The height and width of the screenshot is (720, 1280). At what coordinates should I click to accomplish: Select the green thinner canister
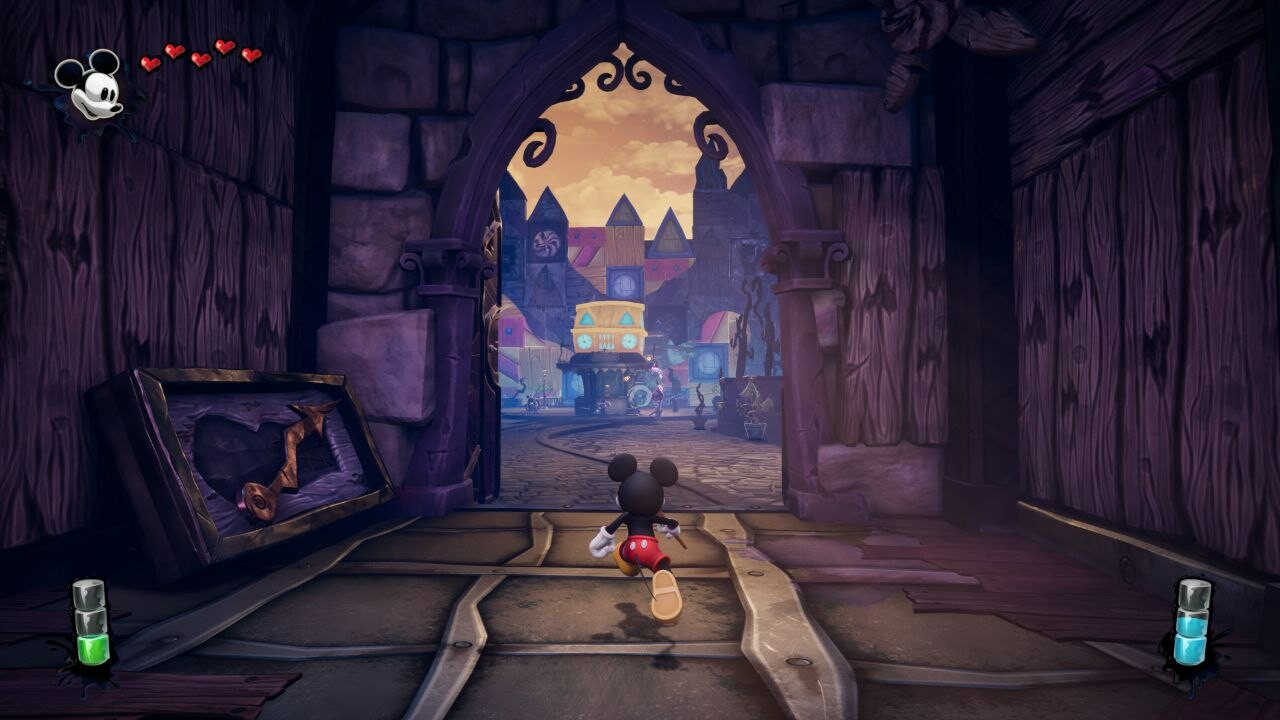[90, 624]
